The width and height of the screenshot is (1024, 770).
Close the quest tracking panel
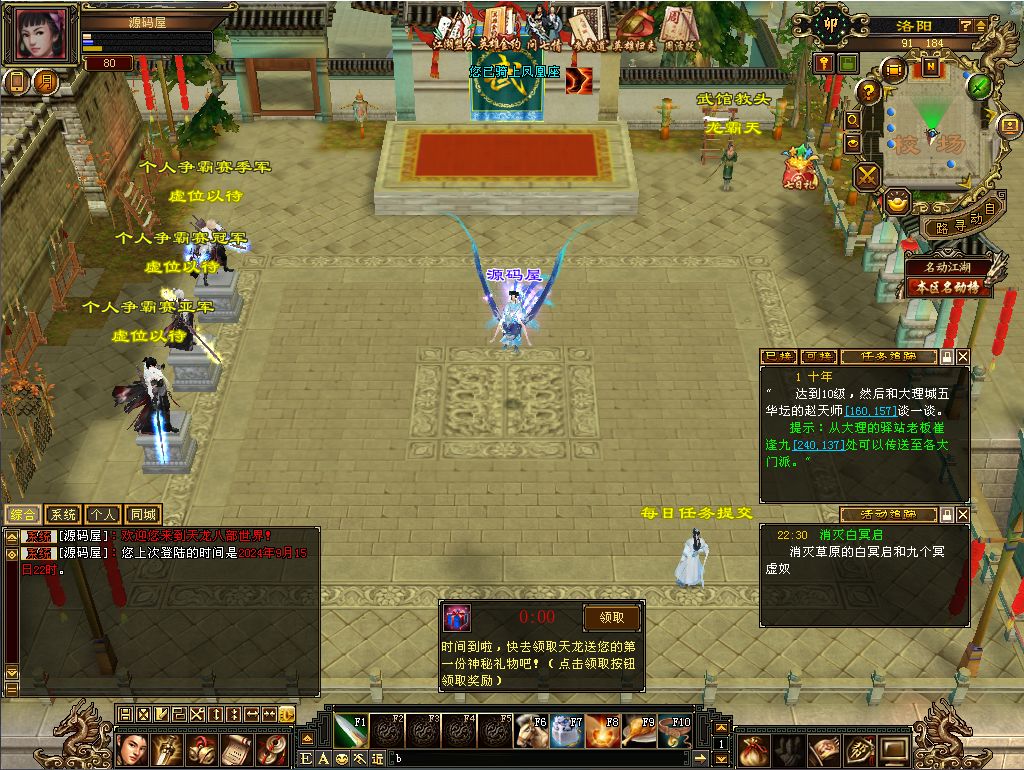point(963,357)
